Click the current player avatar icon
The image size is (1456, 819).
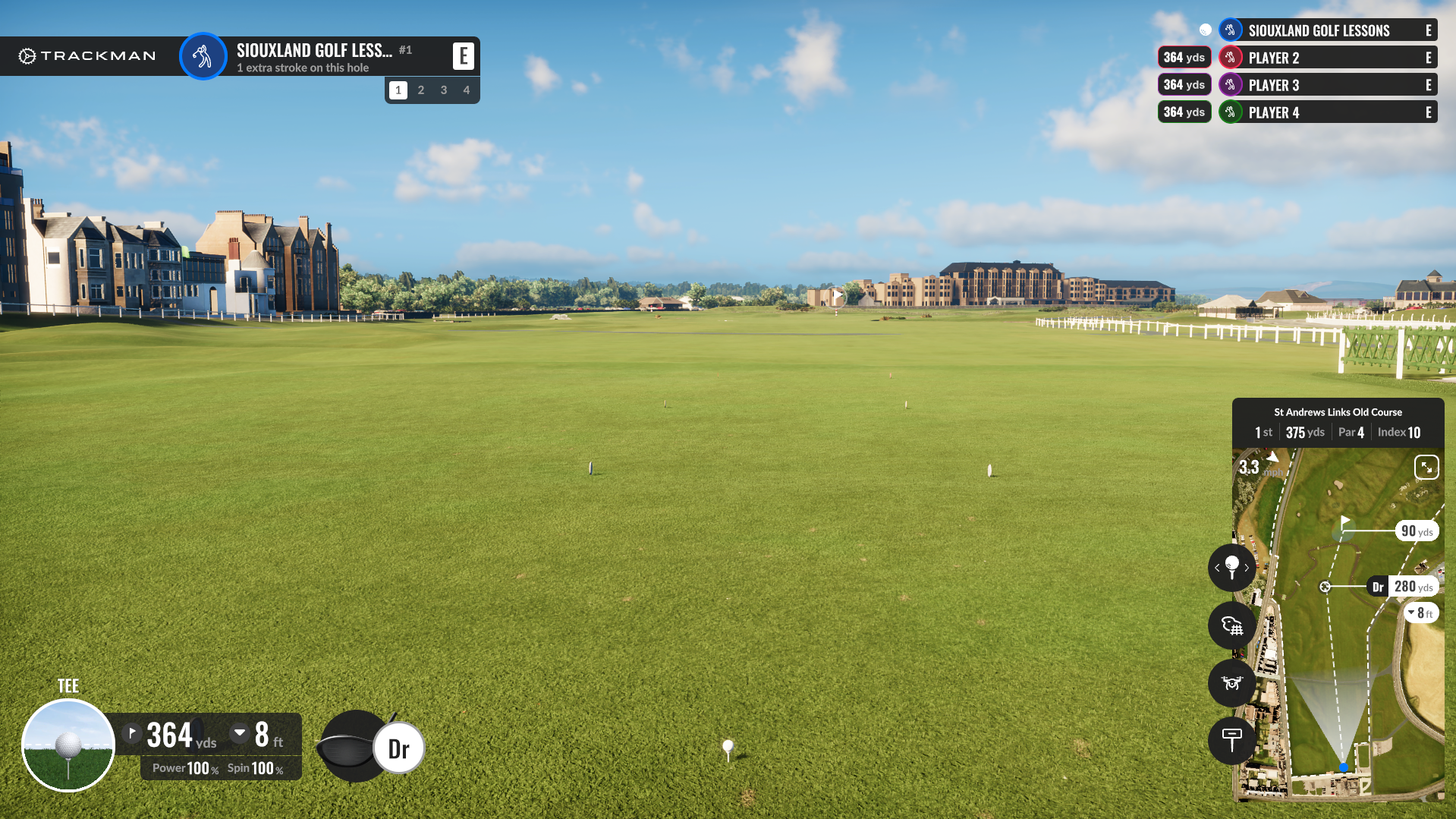point(203,56)
